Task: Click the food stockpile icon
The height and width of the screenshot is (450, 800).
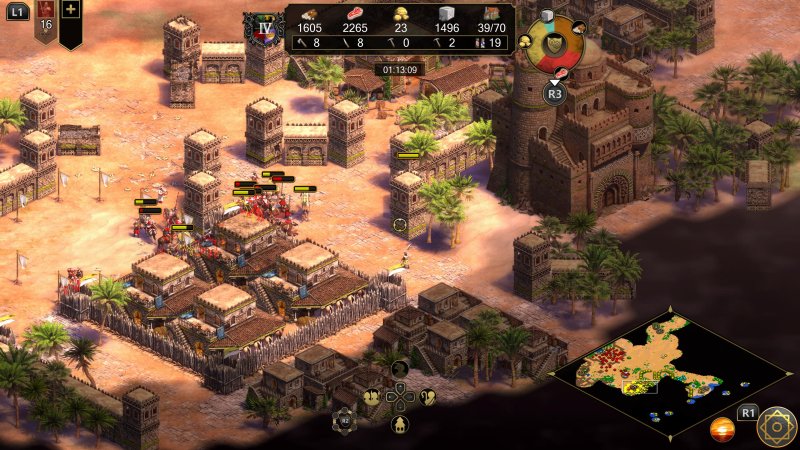Action: pyautogui.click(x=356, y=12)
